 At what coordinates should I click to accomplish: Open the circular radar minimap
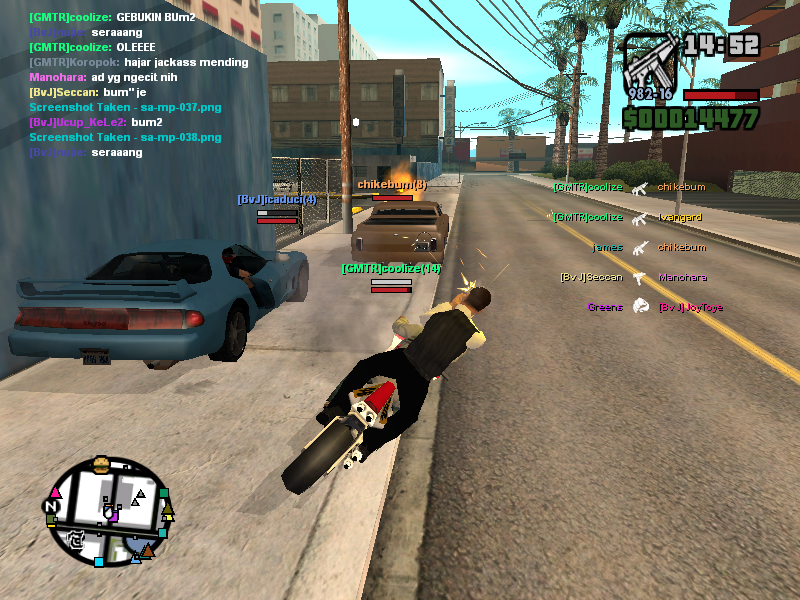[x=108, y=508]
